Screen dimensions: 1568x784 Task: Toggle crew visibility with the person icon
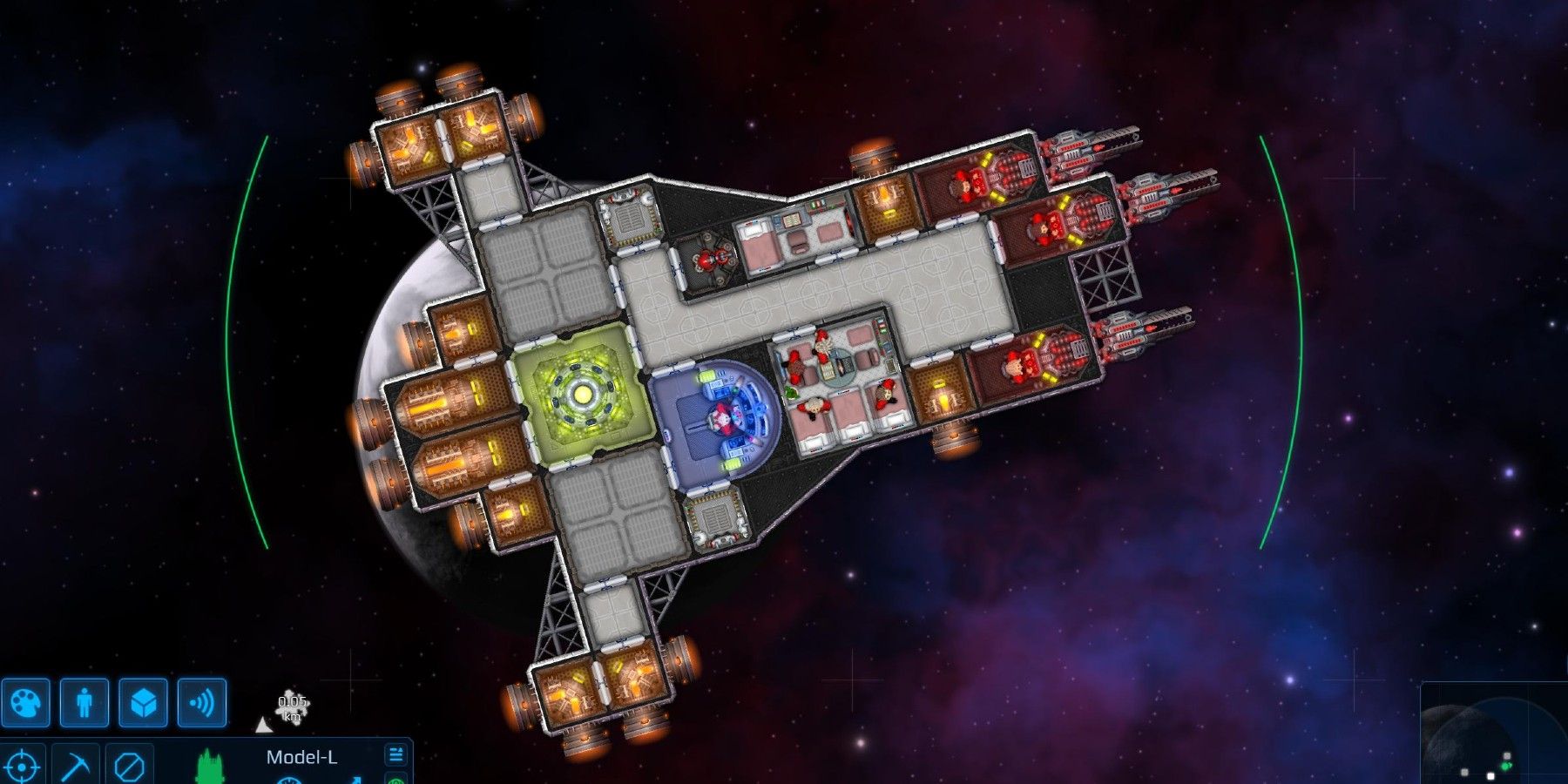[x=83, y=704]
